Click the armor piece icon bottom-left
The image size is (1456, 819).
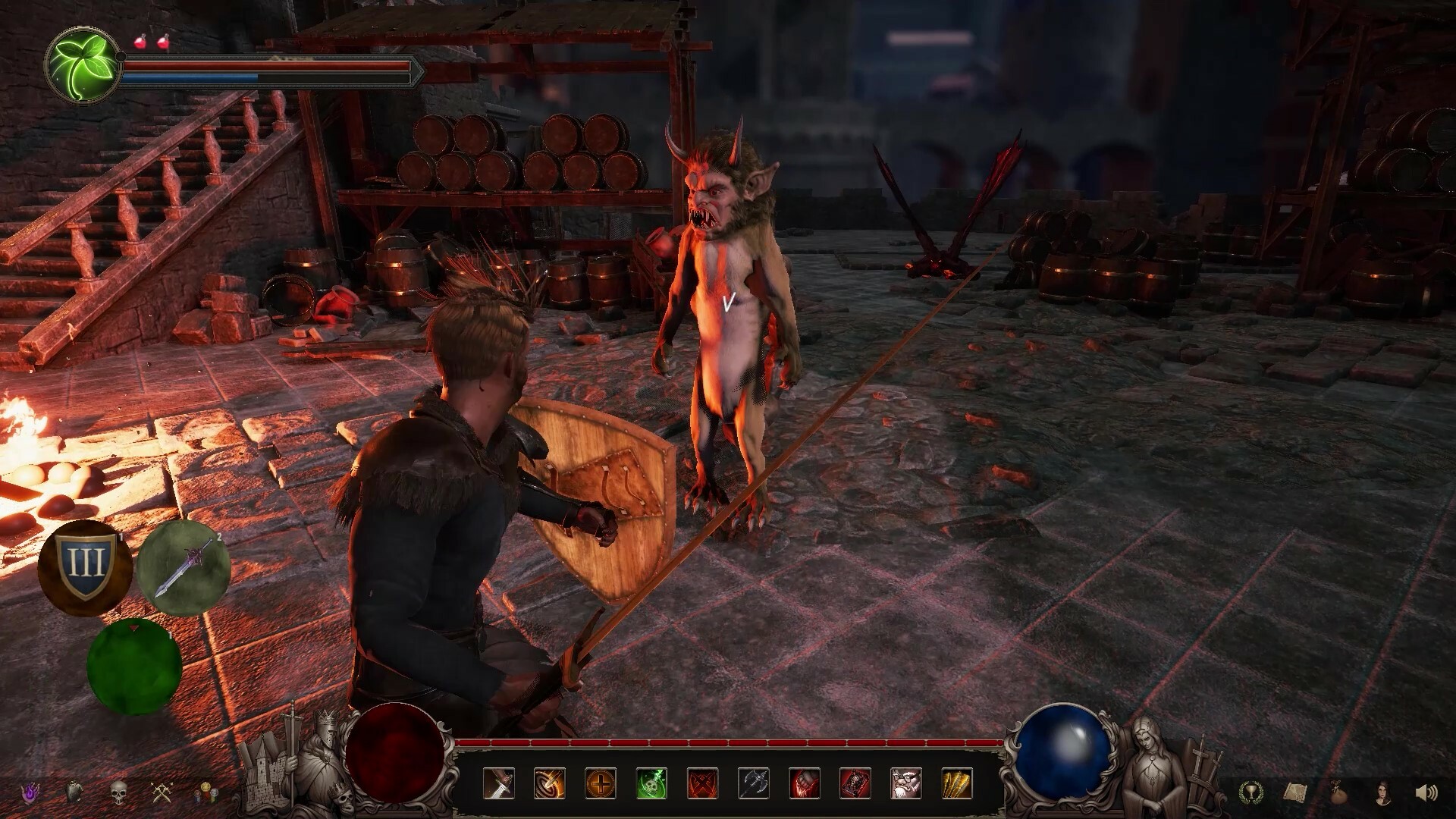74,792
